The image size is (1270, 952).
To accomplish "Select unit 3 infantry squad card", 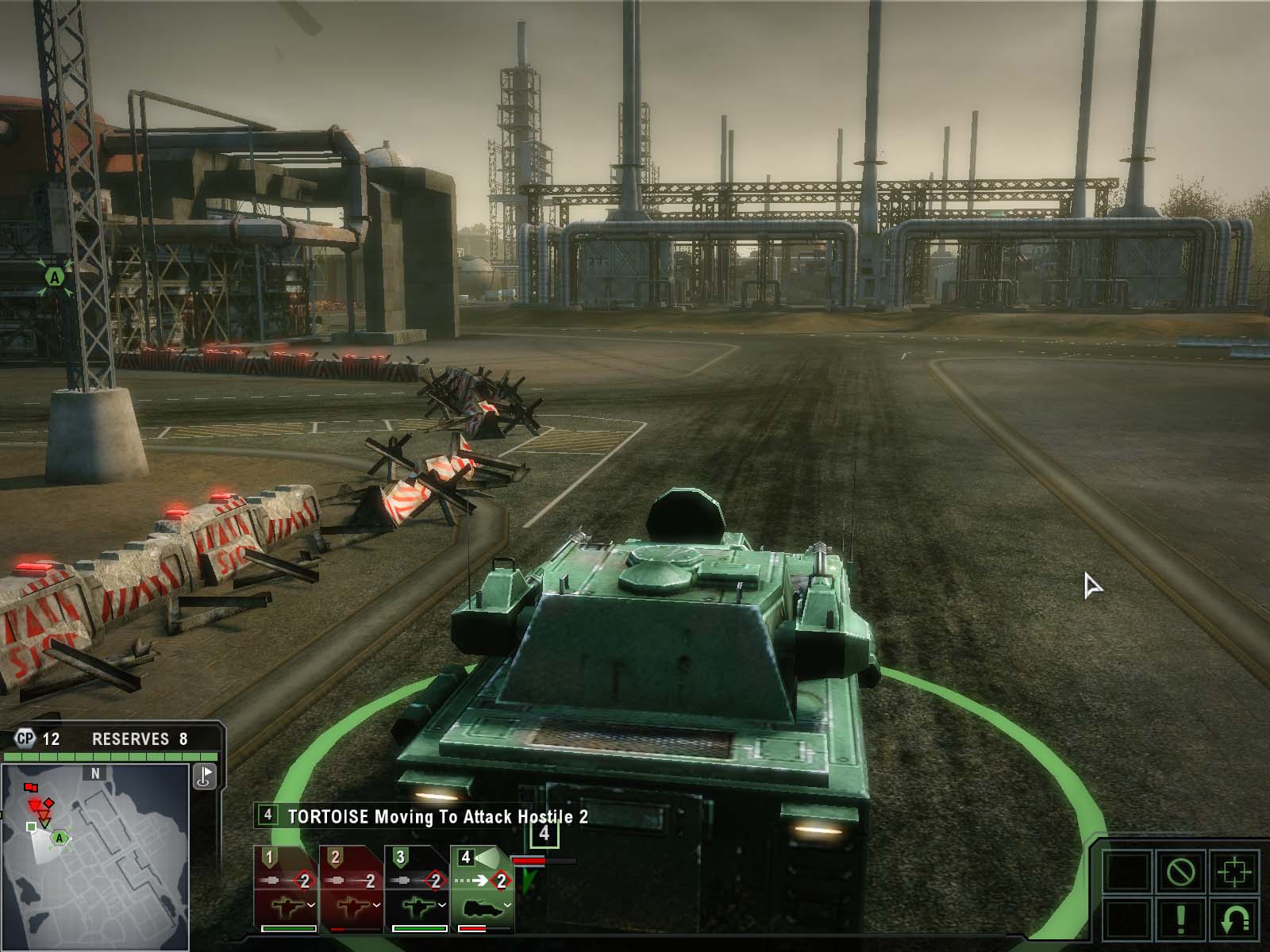I will (416, 887).
